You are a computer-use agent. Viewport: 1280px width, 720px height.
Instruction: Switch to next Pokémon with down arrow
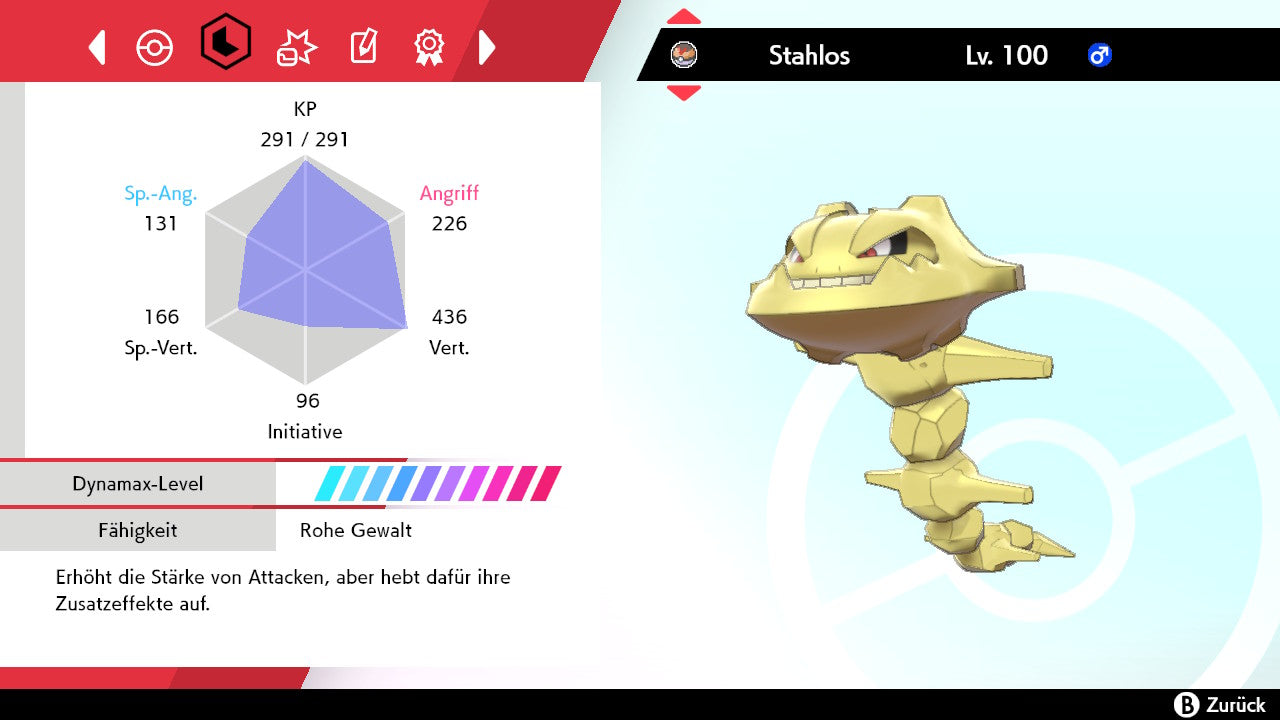684,93
